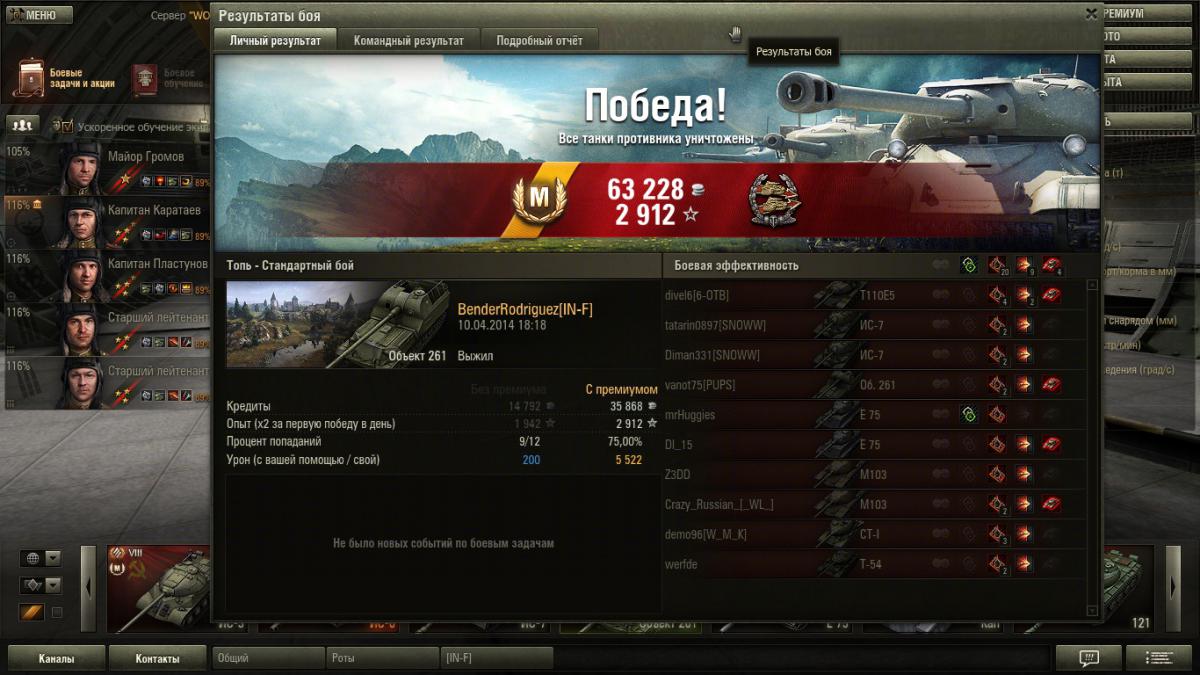Viewport: 1200px width, 675px height.
Task: Open the Каналы chat channels
Action: click(x=56, y=659)
